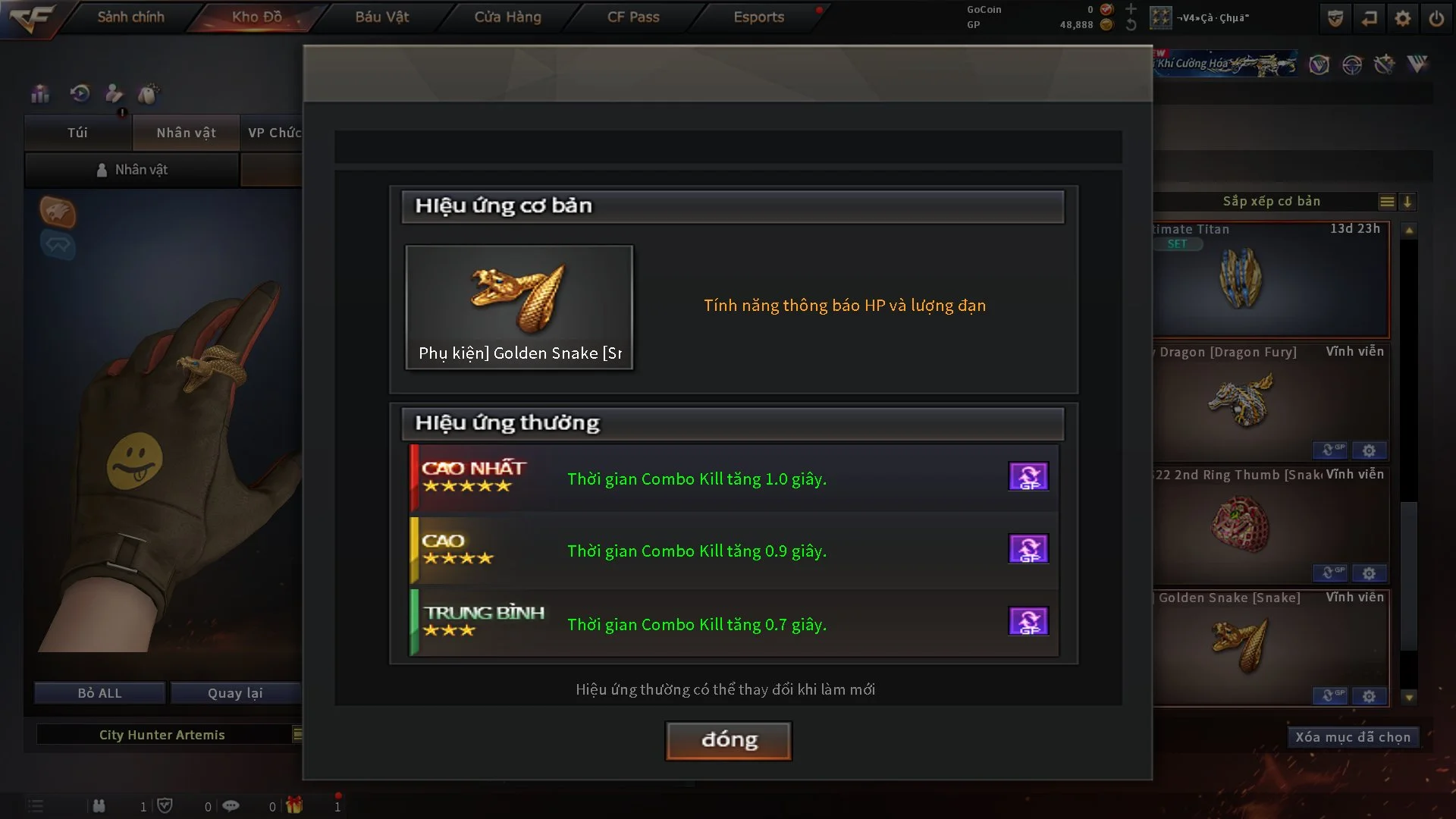Screen dimensions: 1456x819
Task: Click the power exit icon
Action: click(x=1436, y=18)
